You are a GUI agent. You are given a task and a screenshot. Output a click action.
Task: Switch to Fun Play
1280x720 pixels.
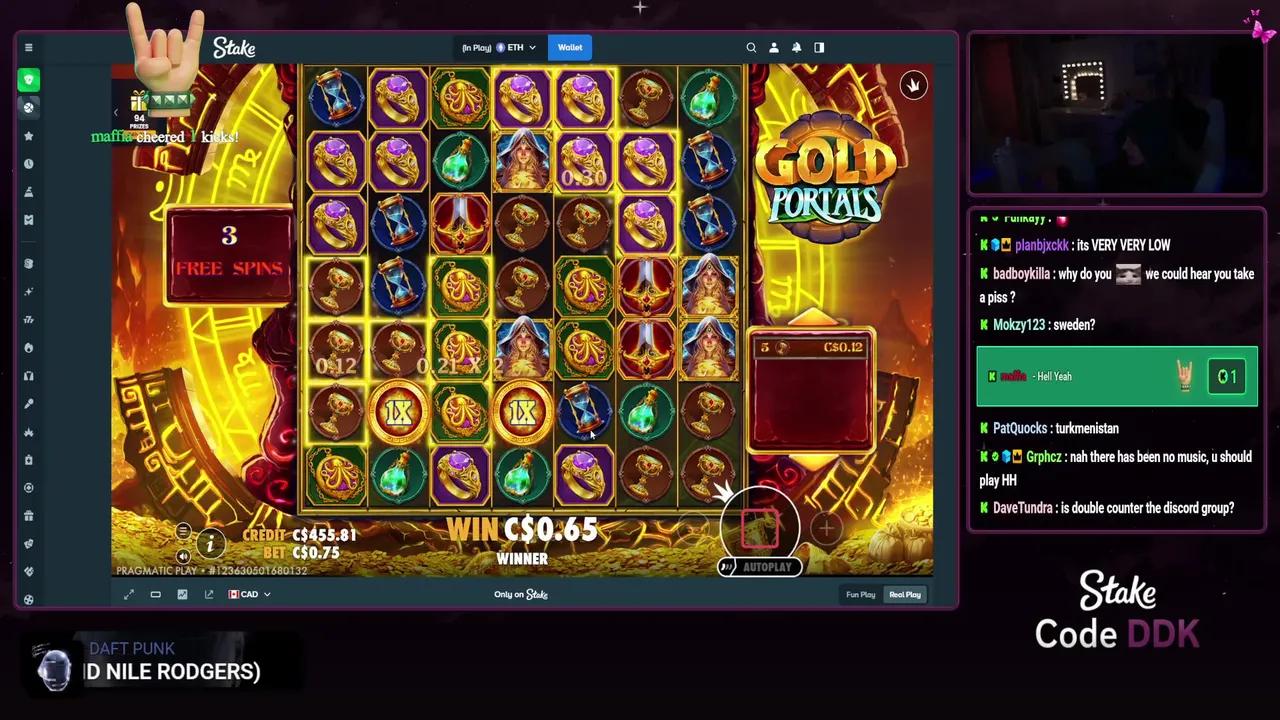click(x=860, y=594)
